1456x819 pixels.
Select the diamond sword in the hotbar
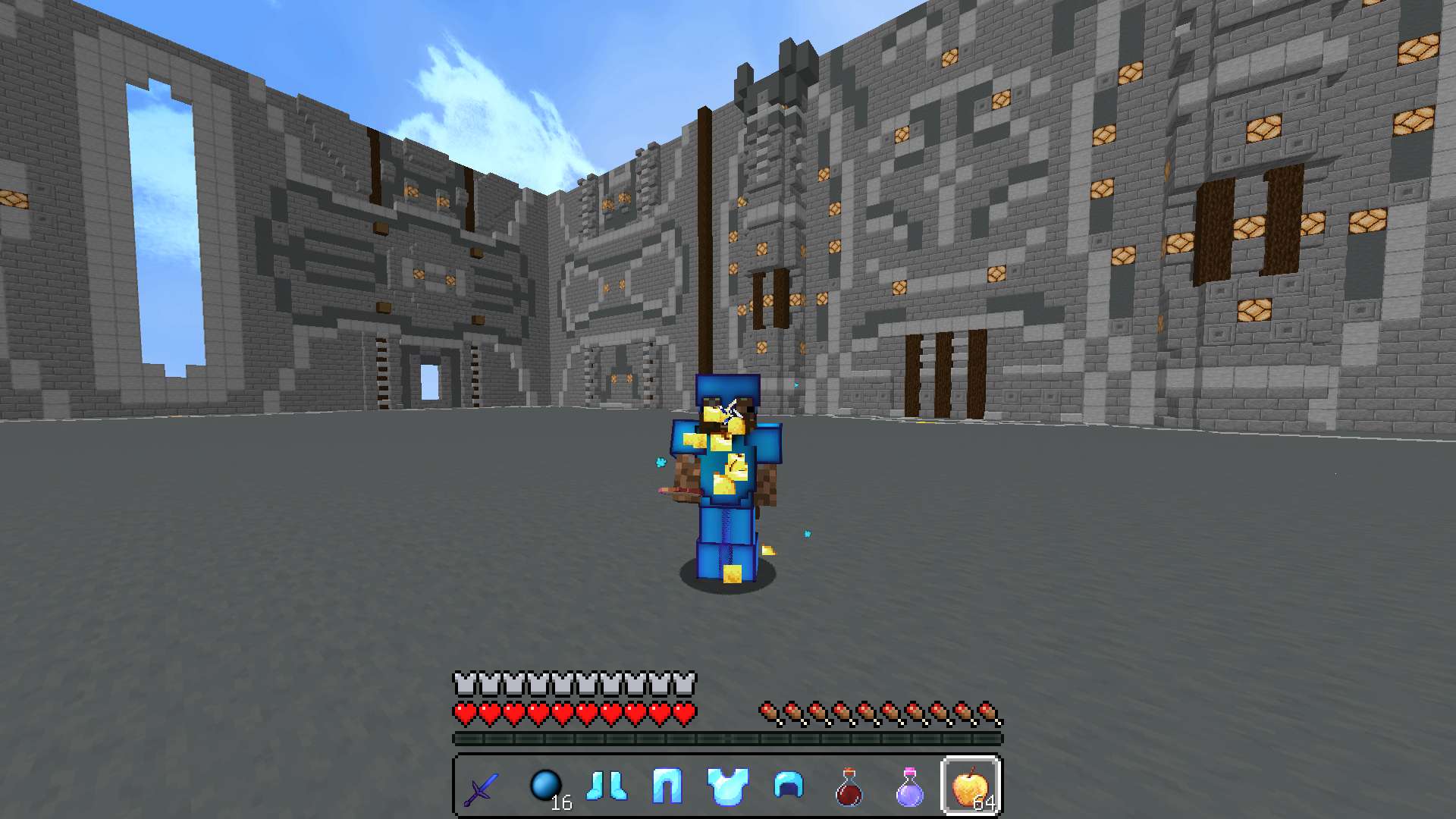(483, 786)
